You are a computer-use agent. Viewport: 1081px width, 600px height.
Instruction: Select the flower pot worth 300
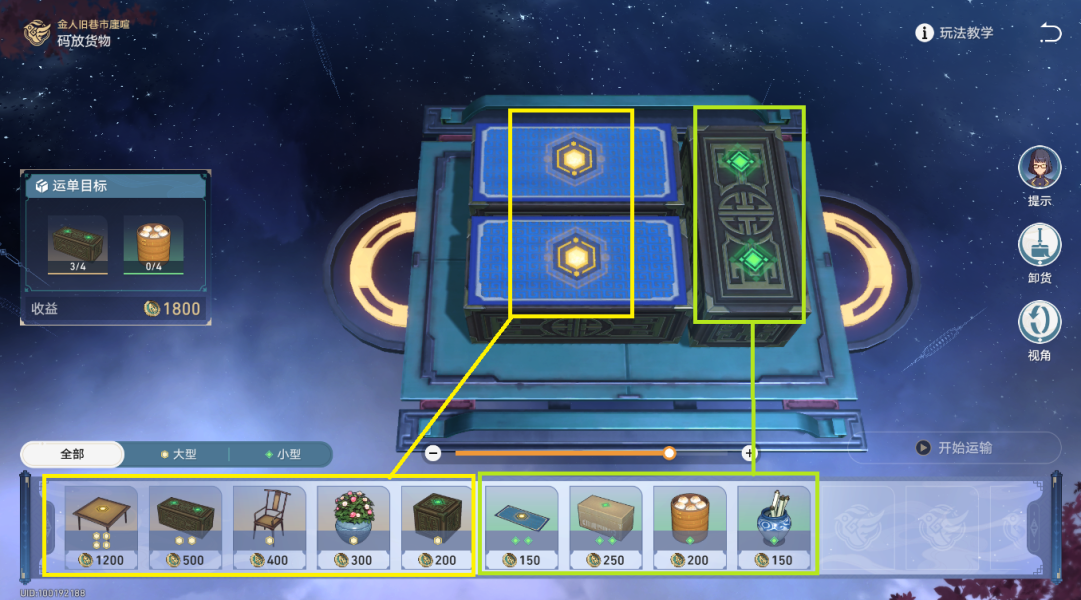pyautogui.click(x=353, y=525)
